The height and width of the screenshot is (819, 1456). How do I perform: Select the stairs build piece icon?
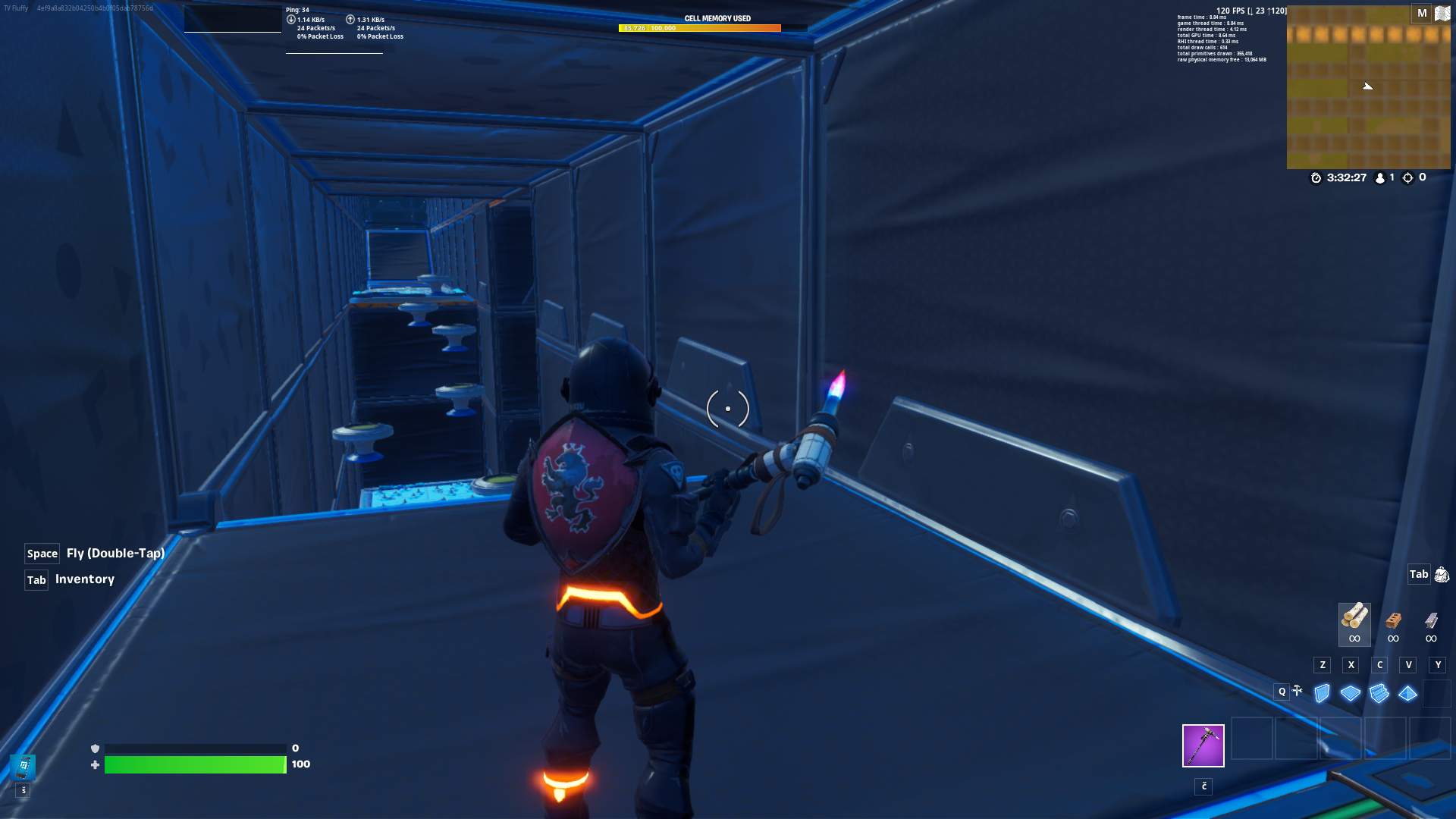[1379, 692]
